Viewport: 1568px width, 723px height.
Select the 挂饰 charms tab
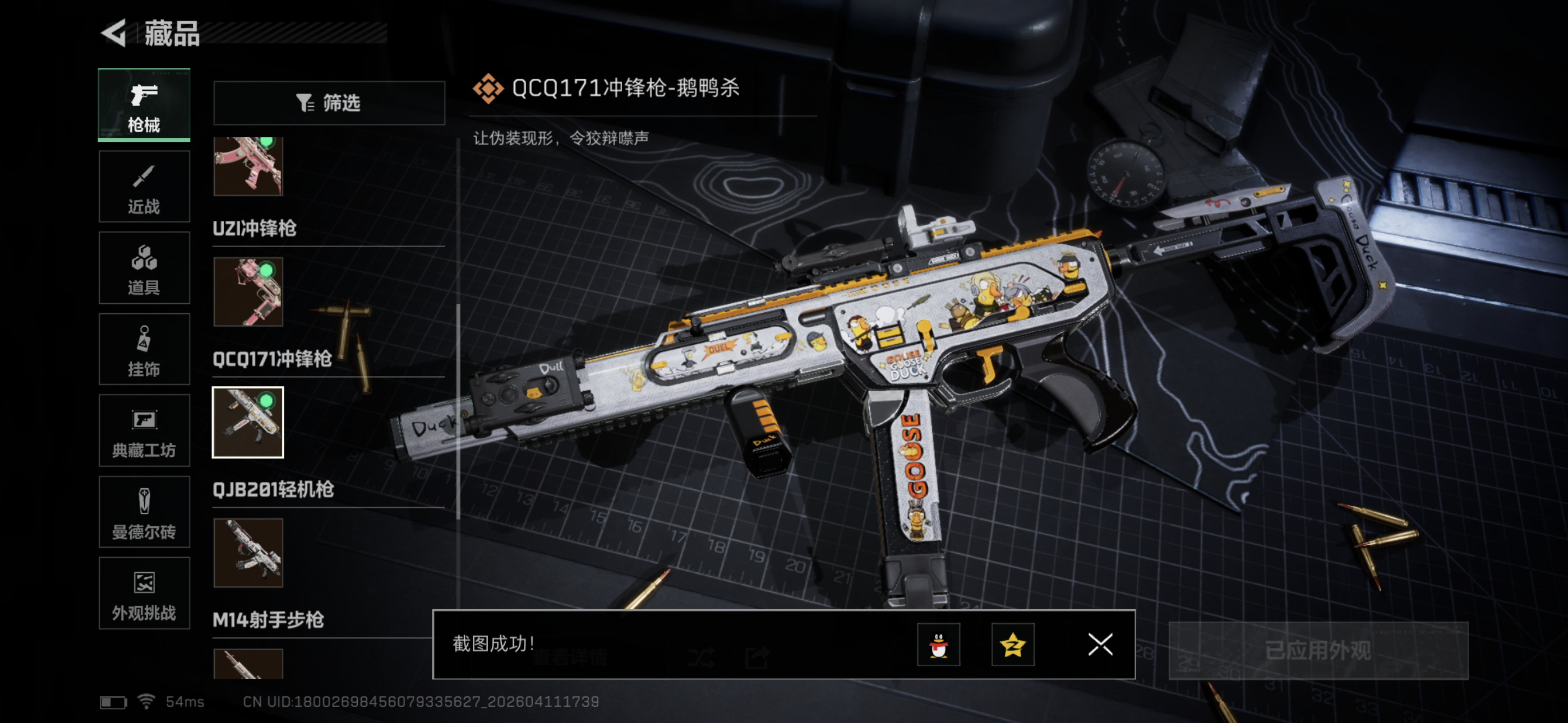[x=144, y=350]
